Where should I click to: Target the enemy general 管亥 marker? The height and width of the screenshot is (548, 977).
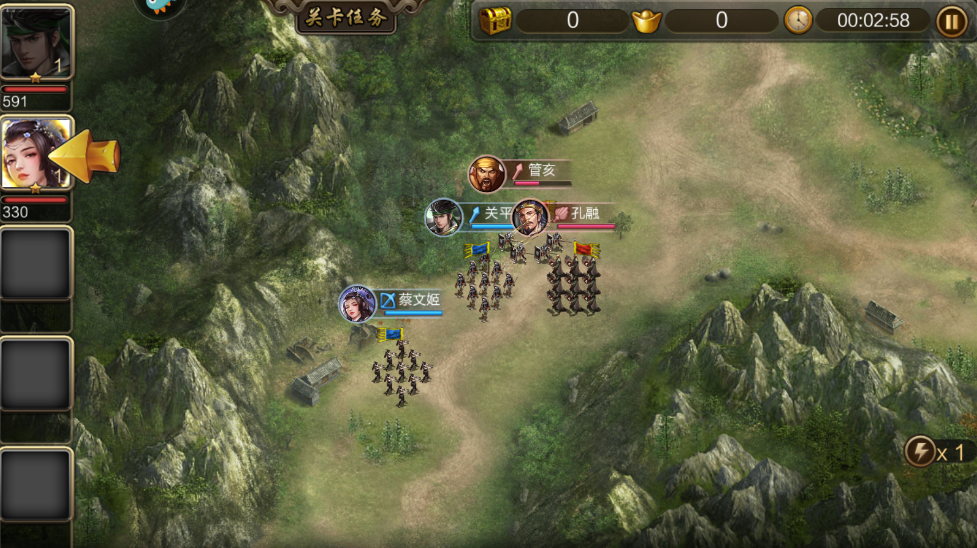(x=487, y=175)
